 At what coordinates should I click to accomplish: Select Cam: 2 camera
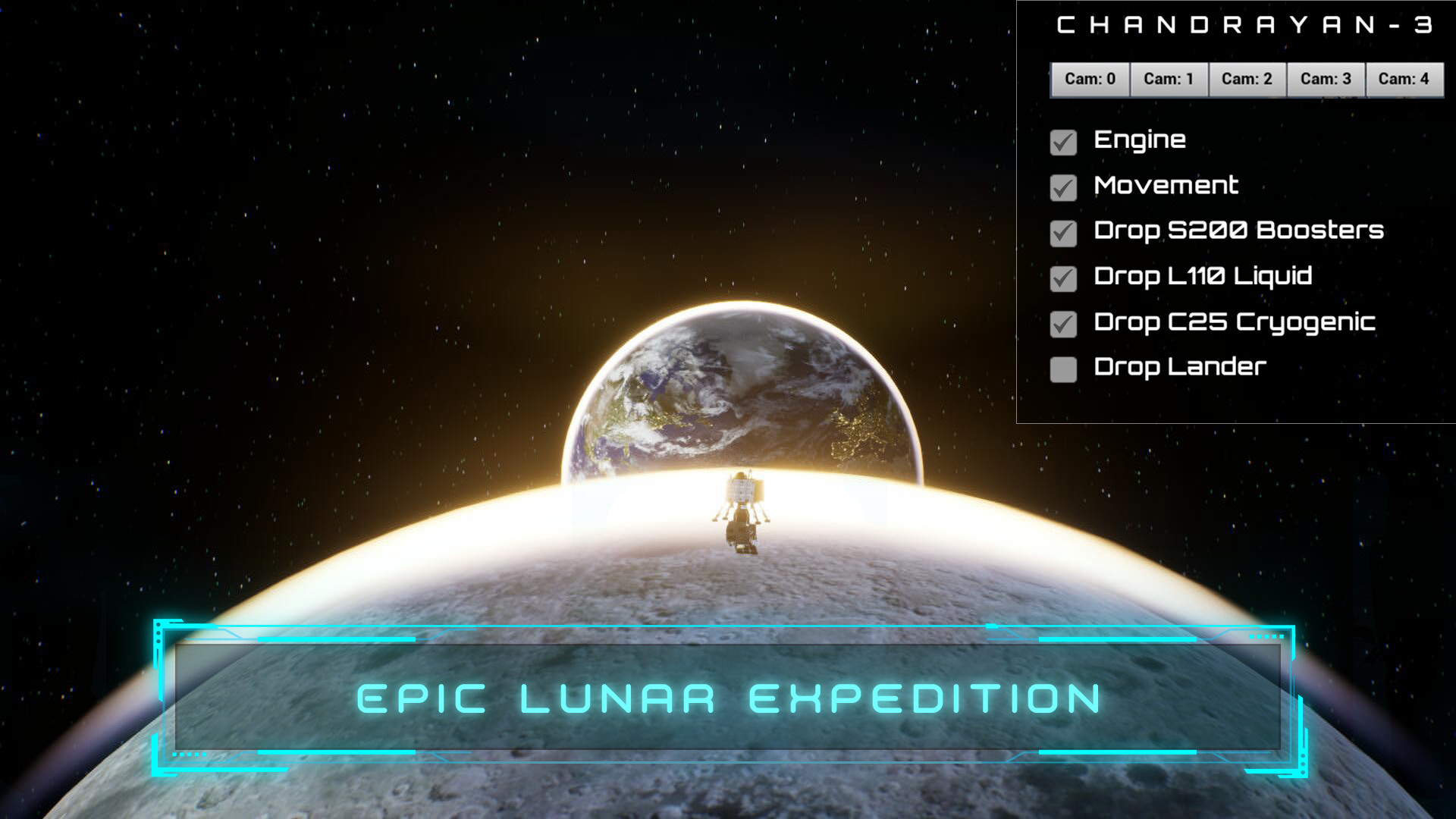(x=1247, y=78)
